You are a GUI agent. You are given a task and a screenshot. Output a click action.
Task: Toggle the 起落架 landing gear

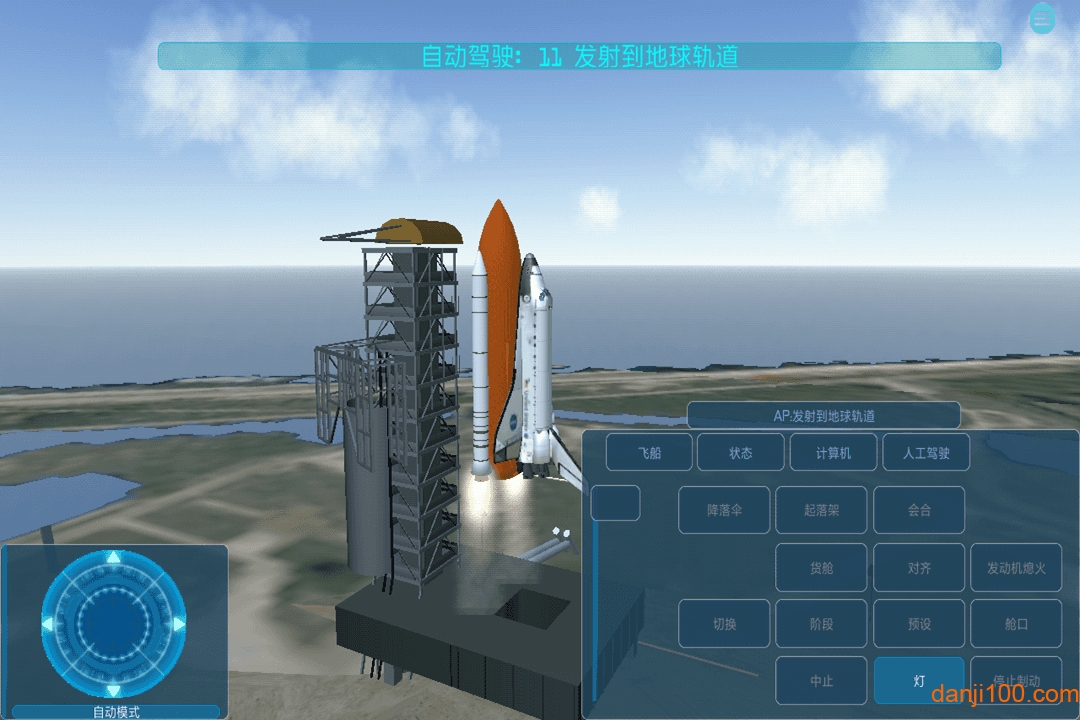pyautogui.click(x=821, y=510)
